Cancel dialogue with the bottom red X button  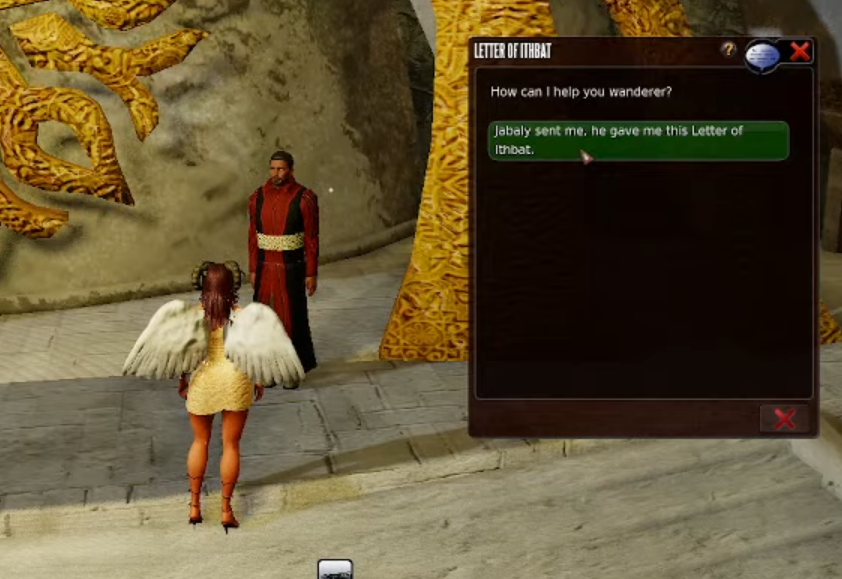[784, 419]
